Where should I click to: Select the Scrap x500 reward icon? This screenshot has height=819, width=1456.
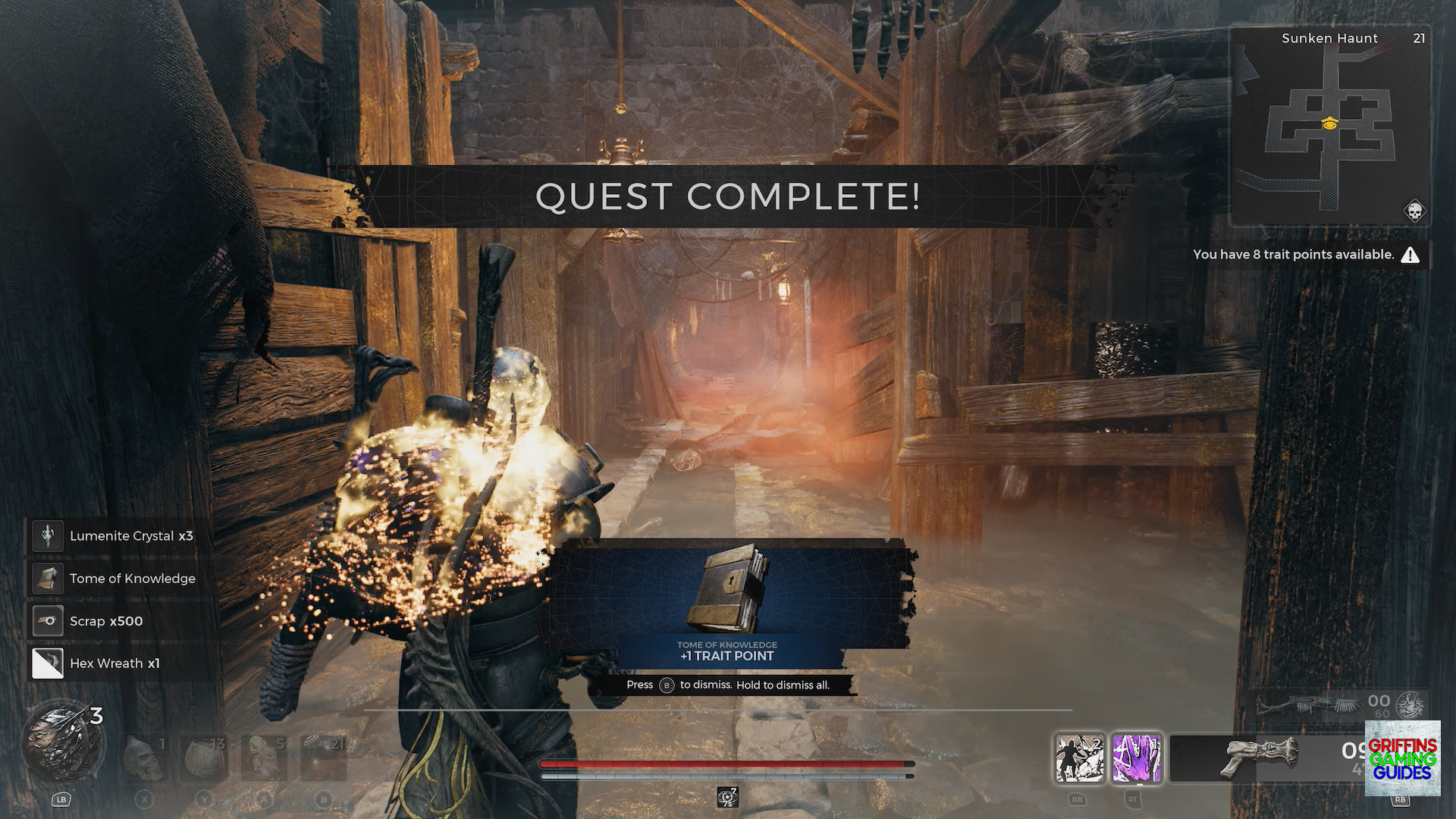46,620
